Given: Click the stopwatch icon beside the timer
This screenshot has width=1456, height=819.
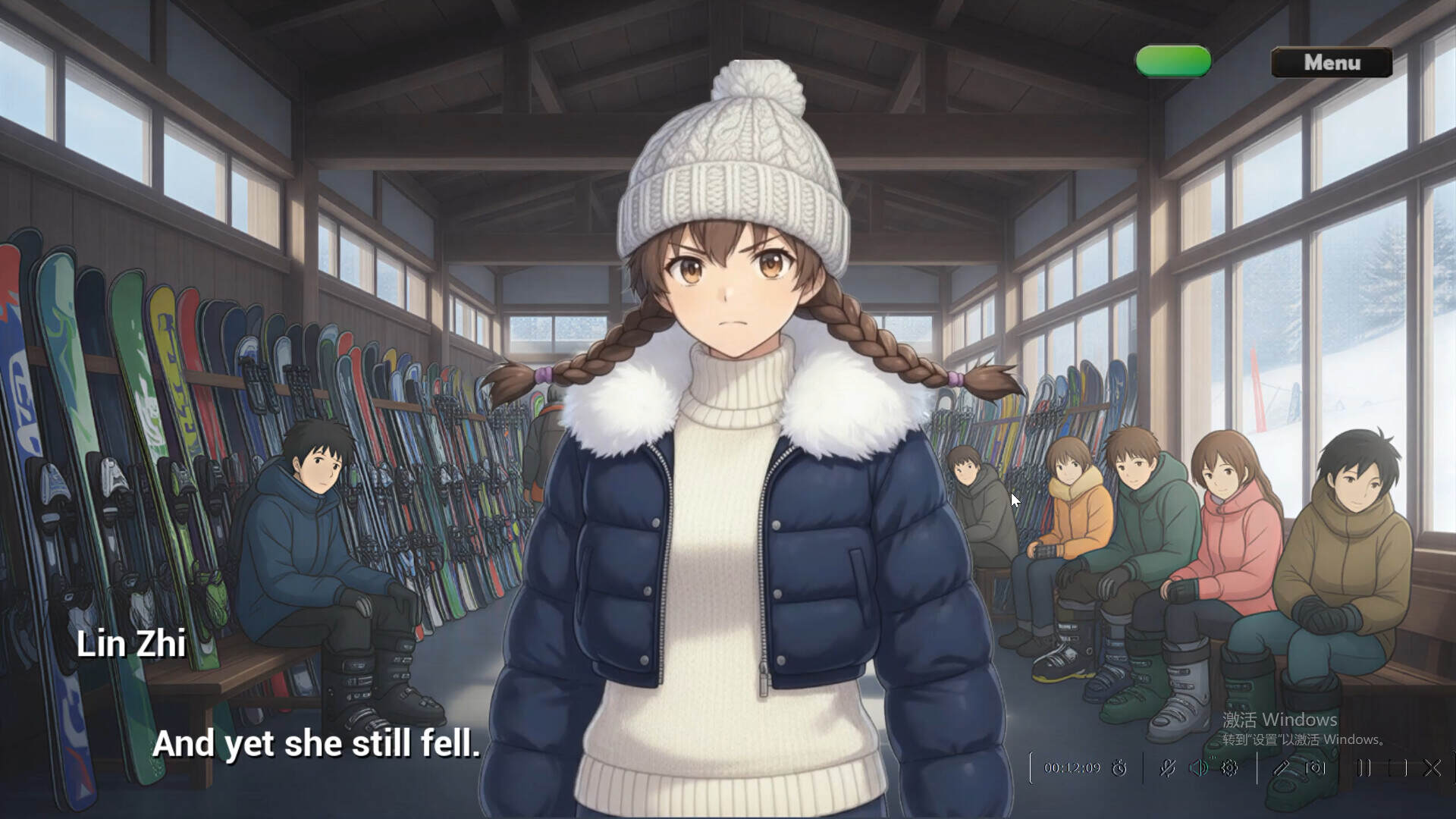Looking at the screenshot, I should coord(1119,768).
